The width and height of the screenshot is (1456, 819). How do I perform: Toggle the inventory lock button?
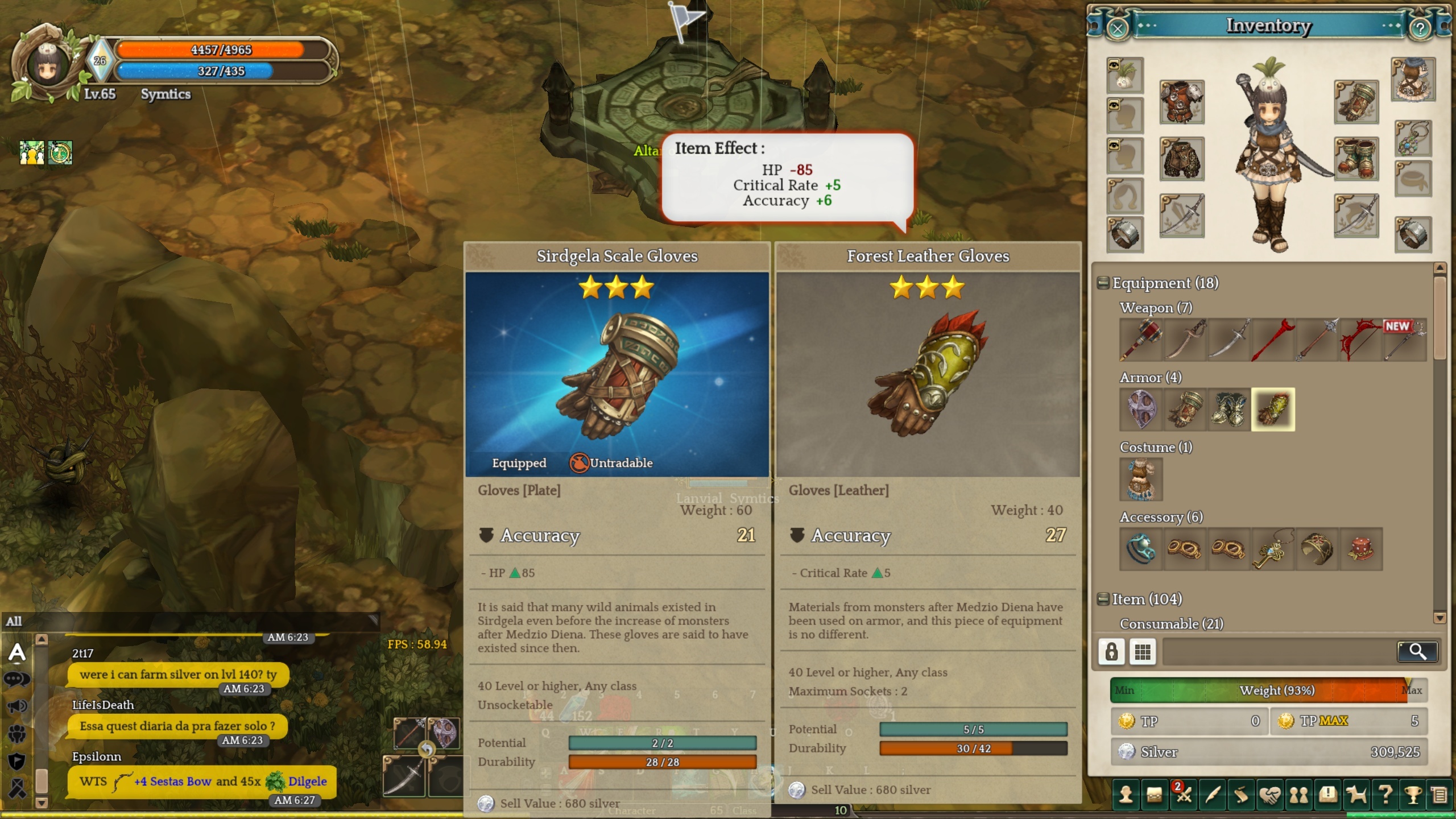[x=1111, y=652]
